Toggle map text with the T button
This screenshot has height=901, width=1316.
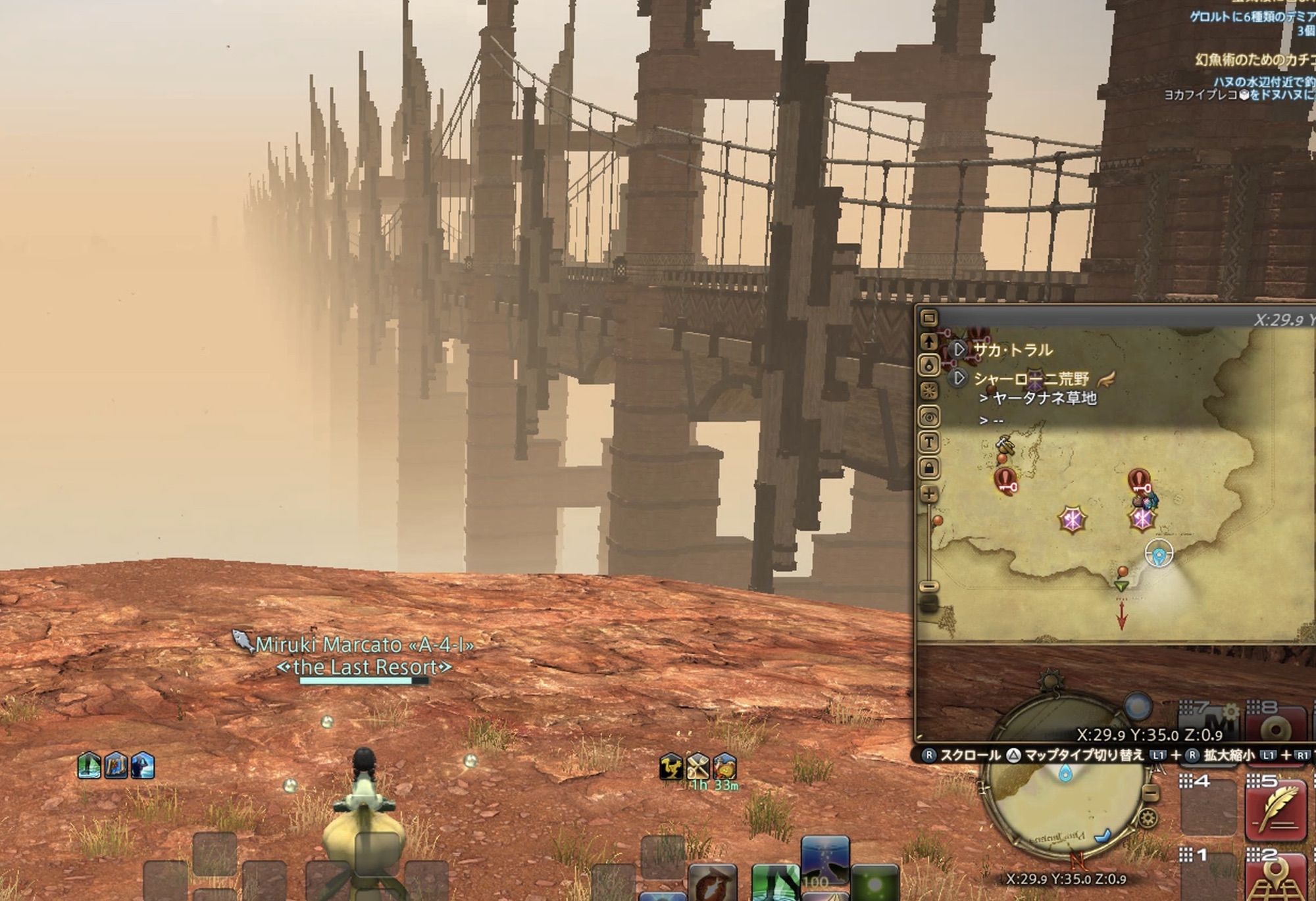pos(929,443)
